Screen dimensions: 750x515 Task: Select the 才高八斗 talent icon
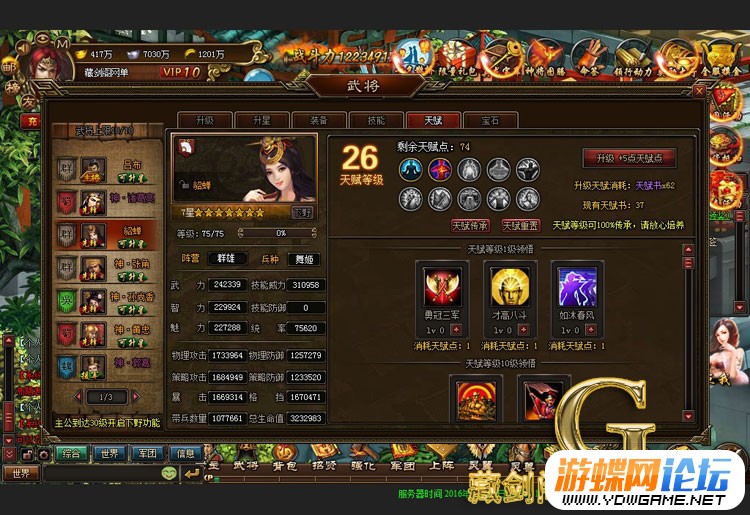coord(509,287)
